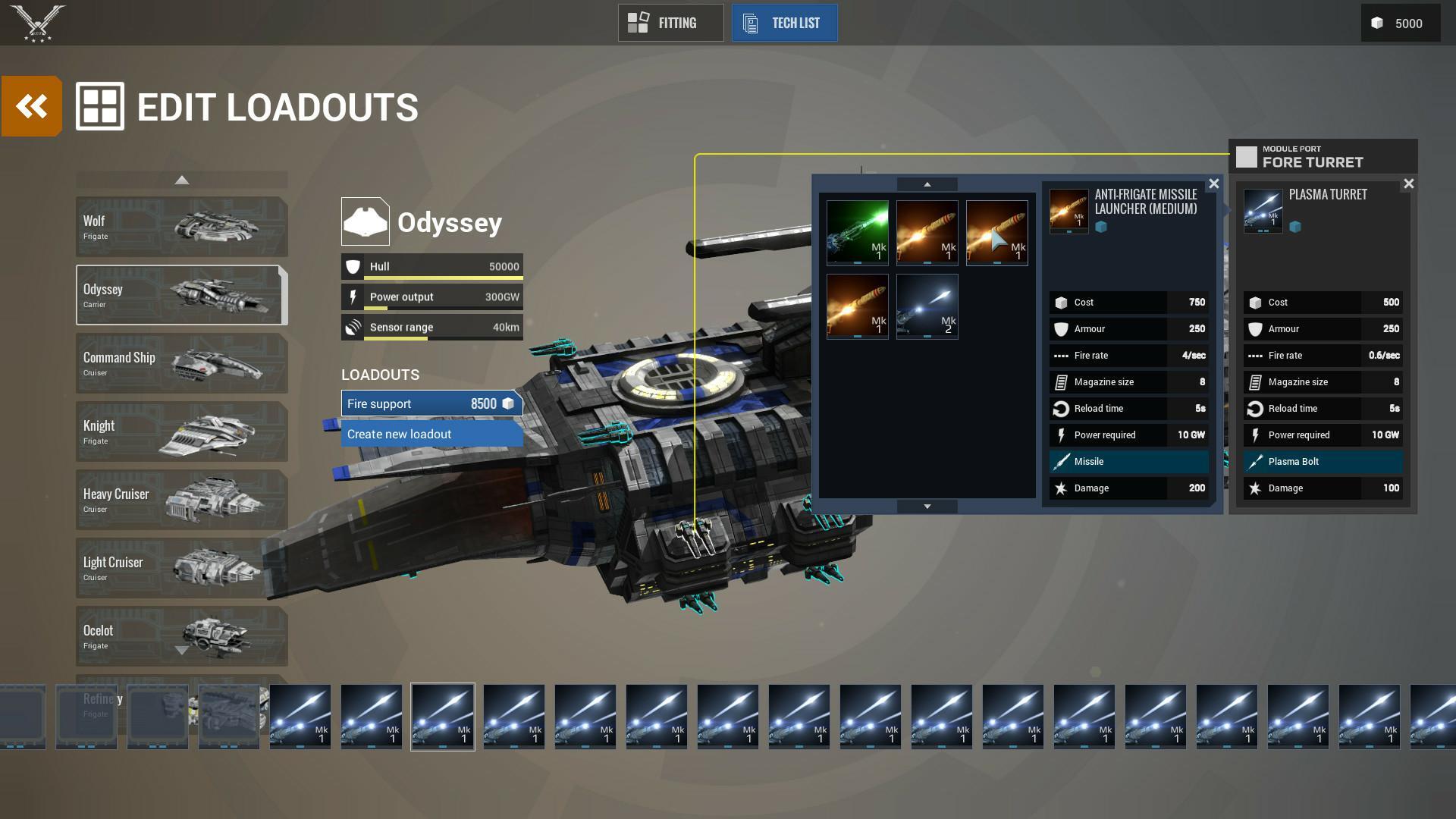
Task: Click the upward scroll arrow above the ship list
Action: point(181,179)
